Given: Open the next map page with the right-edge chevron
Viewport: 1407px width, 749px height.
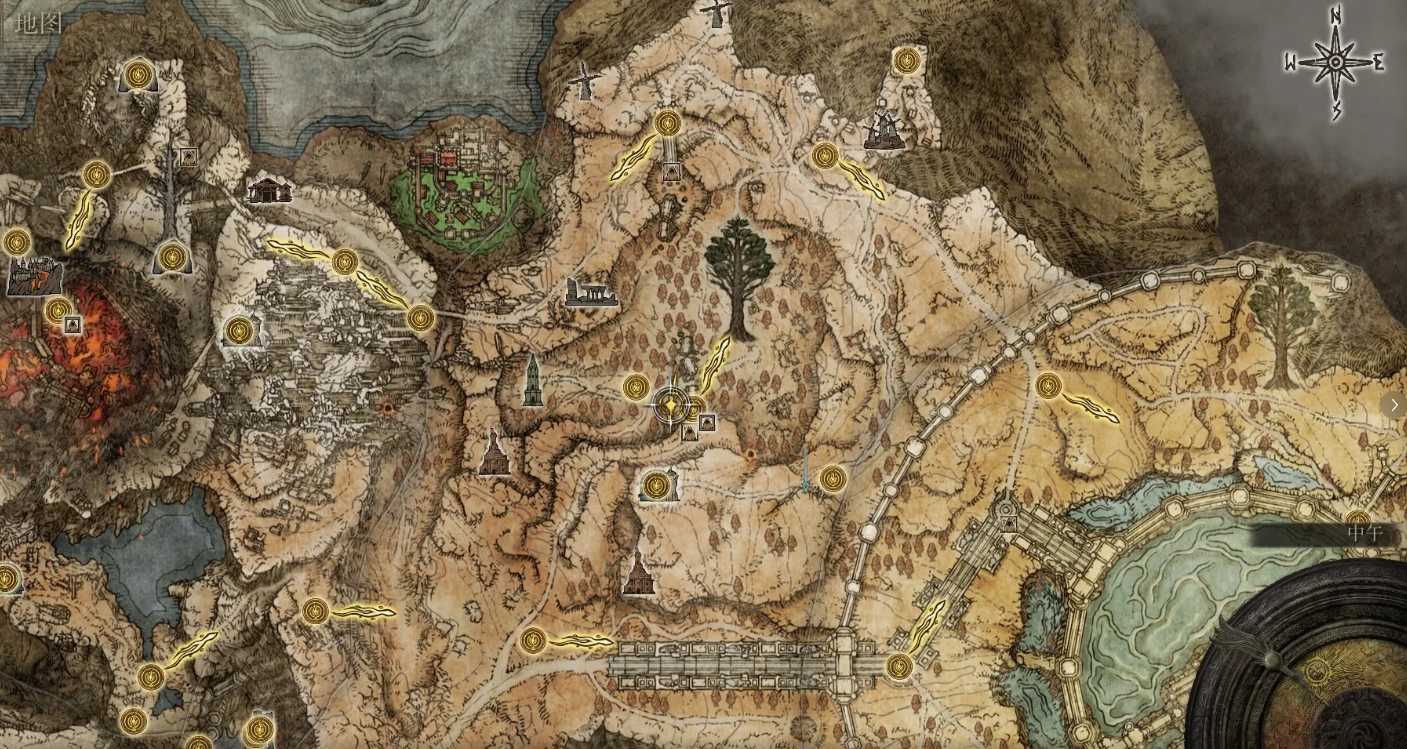Looking at the screenshot, I should tap(1394, 405).
